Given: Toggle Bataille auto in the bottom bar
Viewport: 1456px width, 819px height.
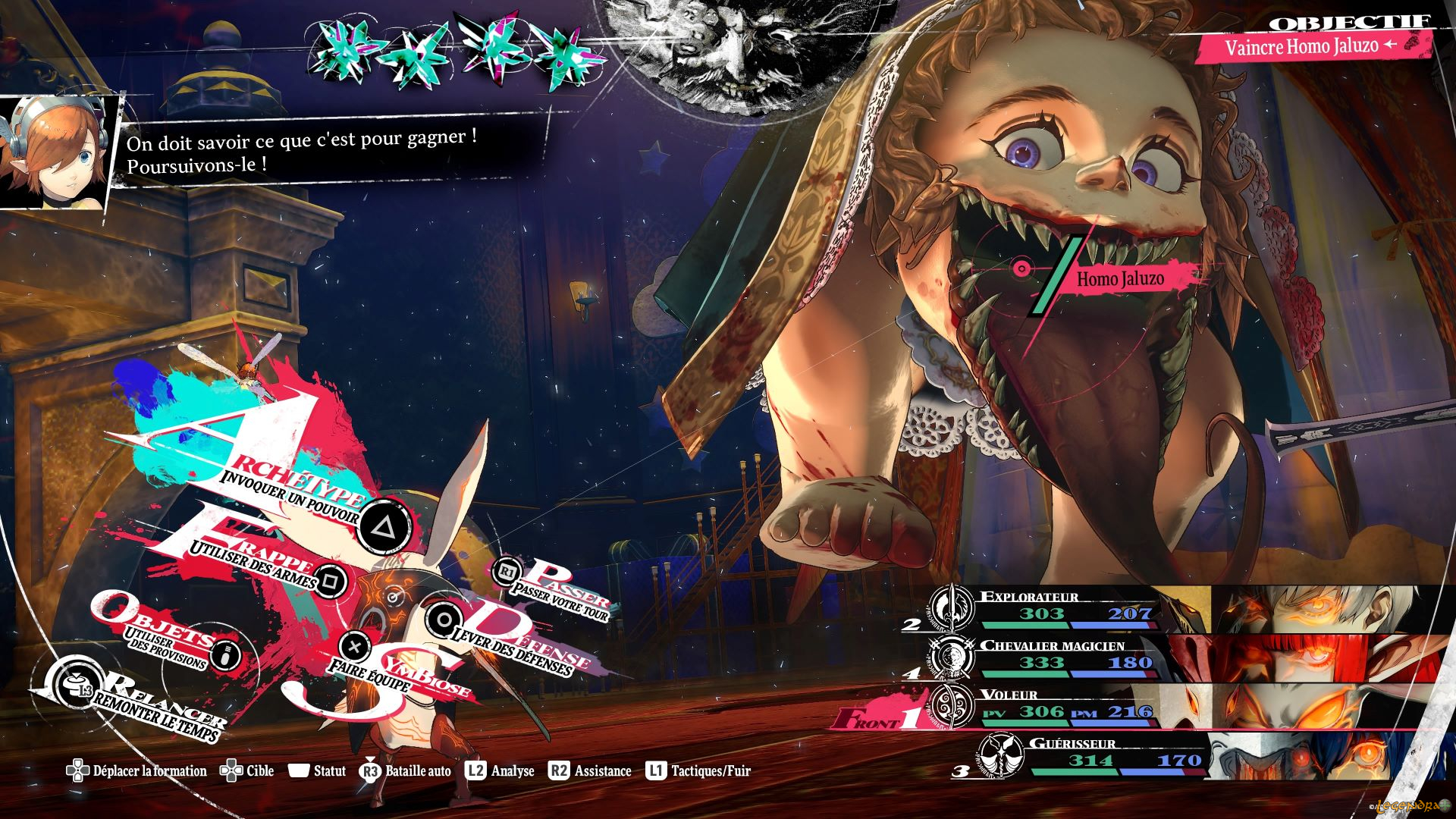Looking at the screenshot, I should coord(406,771).
